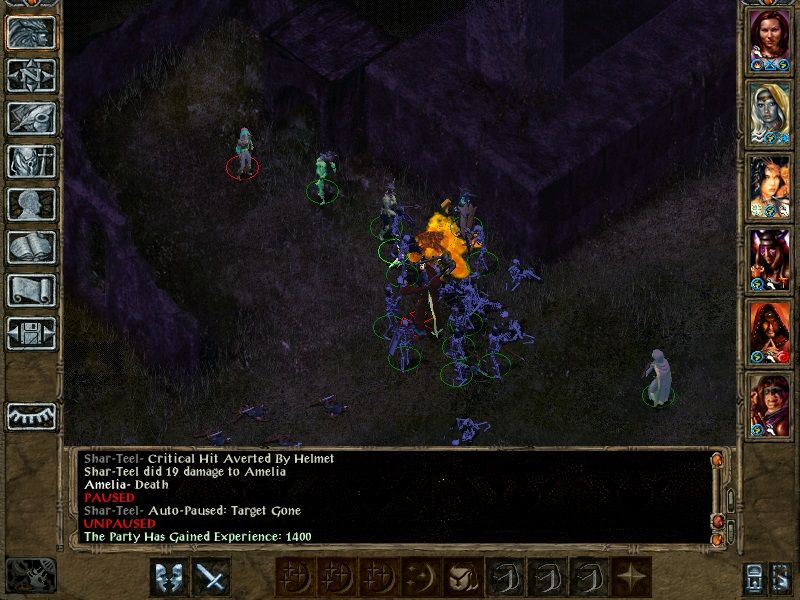This screenshot has height=600, width=800.
Task: Activate the guard shield action
Action: pos(169,577)
